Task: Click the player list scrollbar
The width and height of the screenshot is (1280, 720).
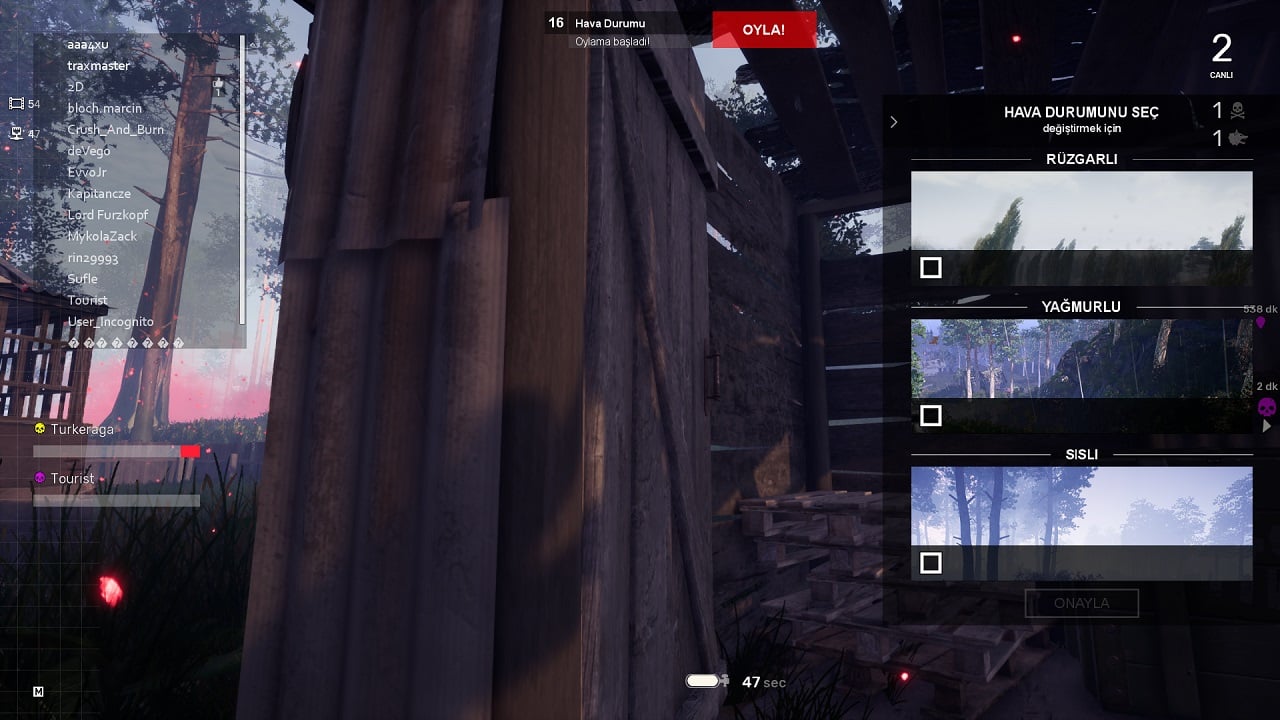Action: [242, 180]
